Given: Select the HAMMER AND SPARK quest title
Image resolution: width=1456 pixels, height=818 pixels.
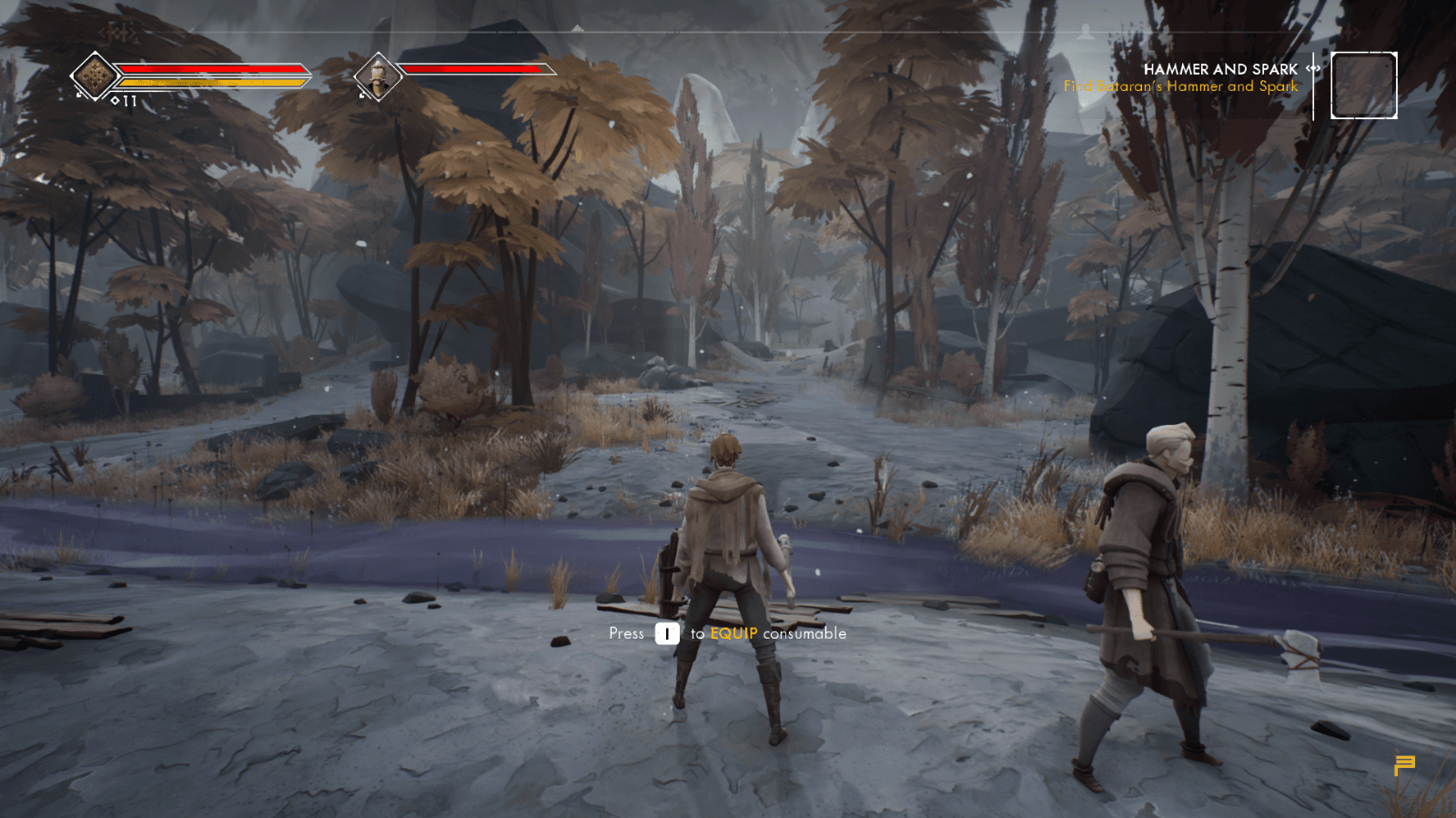Looking at the screenshot, I should pyautogui.click(x=1221, y=69).
